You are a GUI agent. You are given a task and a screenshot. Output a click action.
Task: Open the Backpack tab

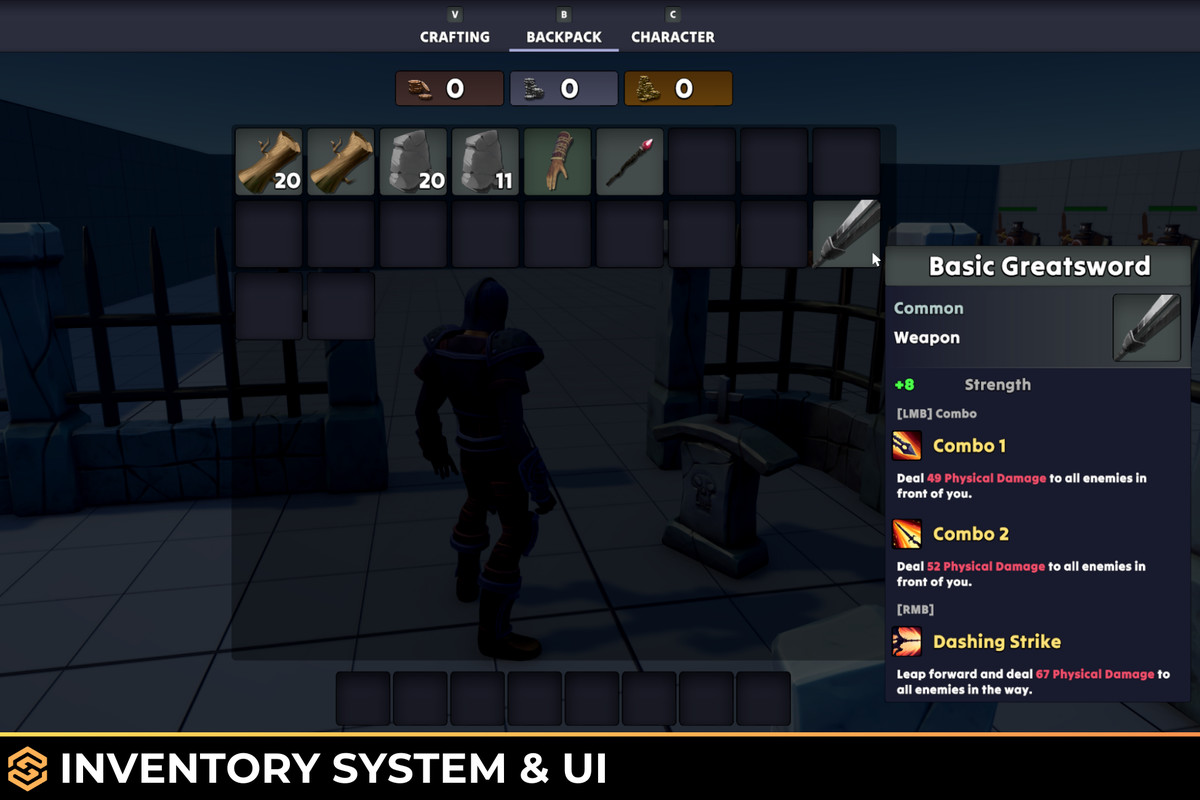point(564,37)
